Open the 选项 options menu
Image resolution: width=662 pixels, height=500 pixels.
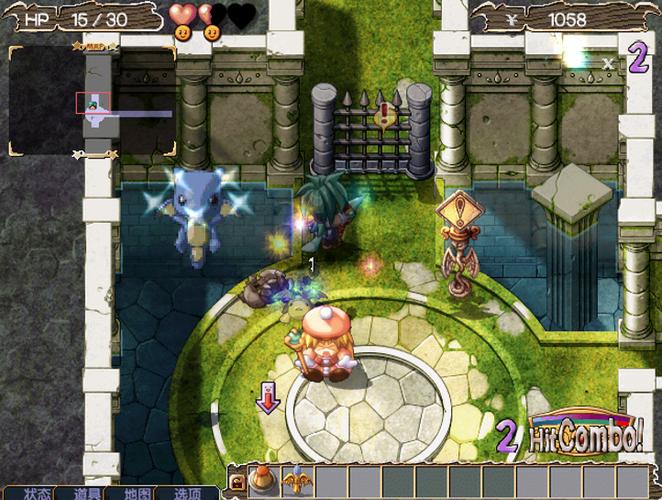[x=188, y=493]
